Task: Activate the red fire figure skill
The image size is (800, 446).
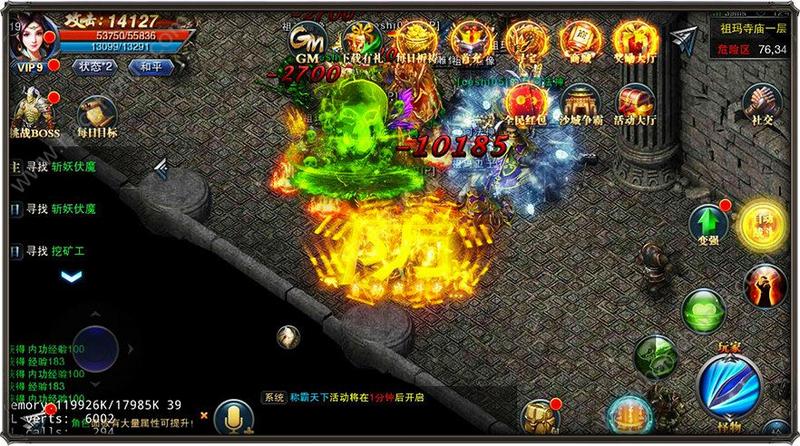Action: point(764,286)
